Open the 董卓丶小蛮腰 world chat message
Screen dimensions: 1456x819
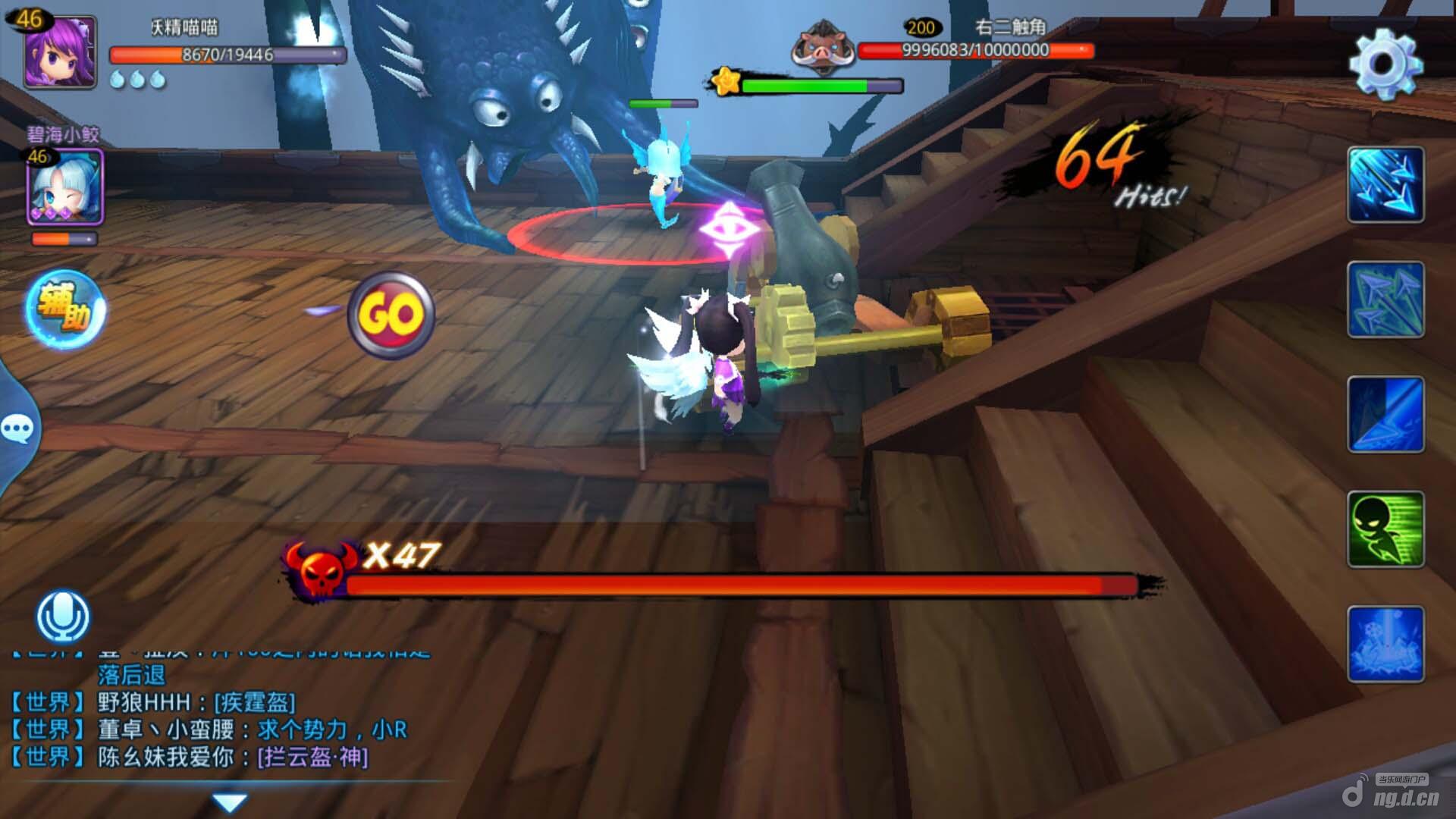click(x=253, y=730)
